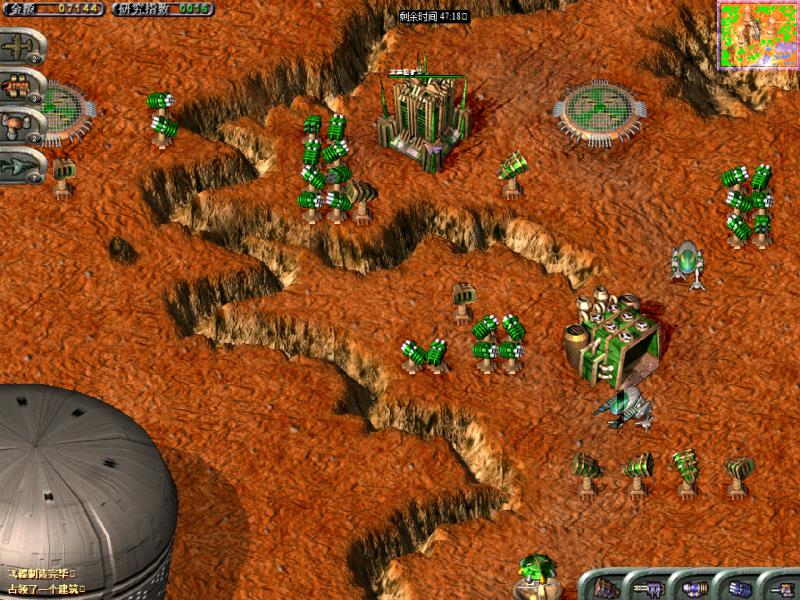Choose the tan turret build icon
800x600 pixels.
click(782, 587)
